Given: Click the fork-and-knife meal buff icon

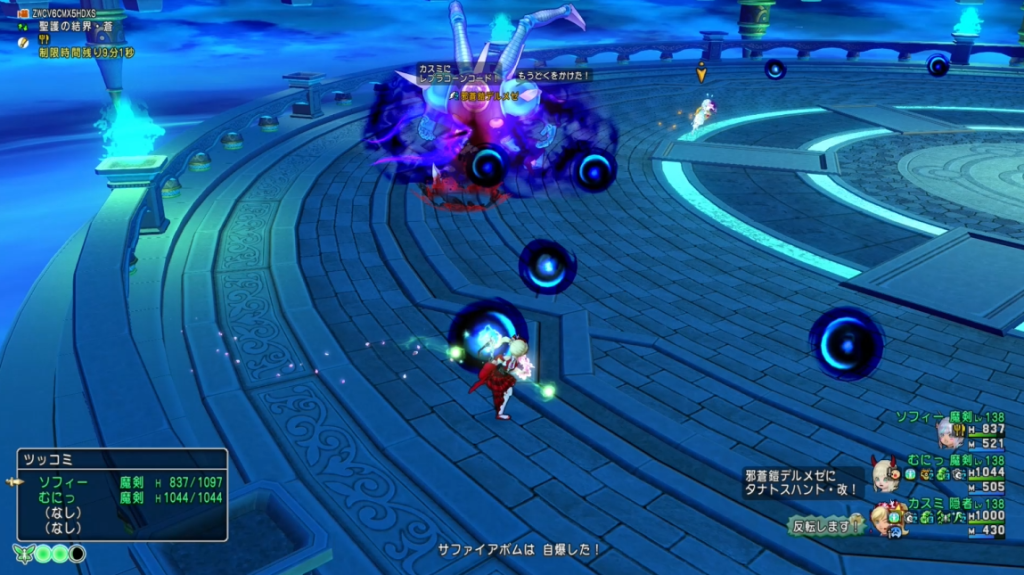Looking at the screenshot, I should [44, 41].
